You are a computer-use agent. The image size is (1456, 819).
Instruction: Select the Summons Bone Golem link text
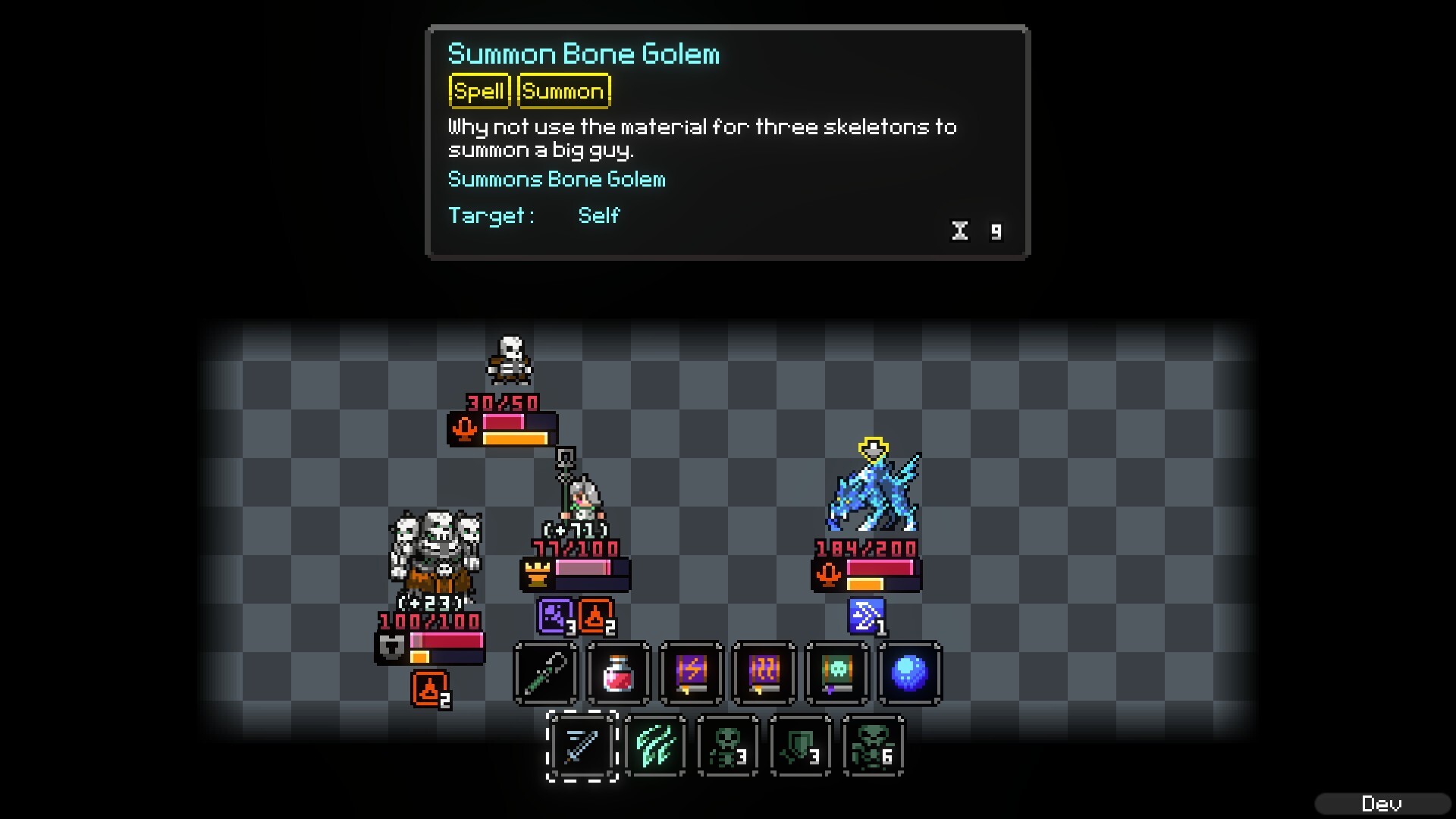(x=556, y=179)
